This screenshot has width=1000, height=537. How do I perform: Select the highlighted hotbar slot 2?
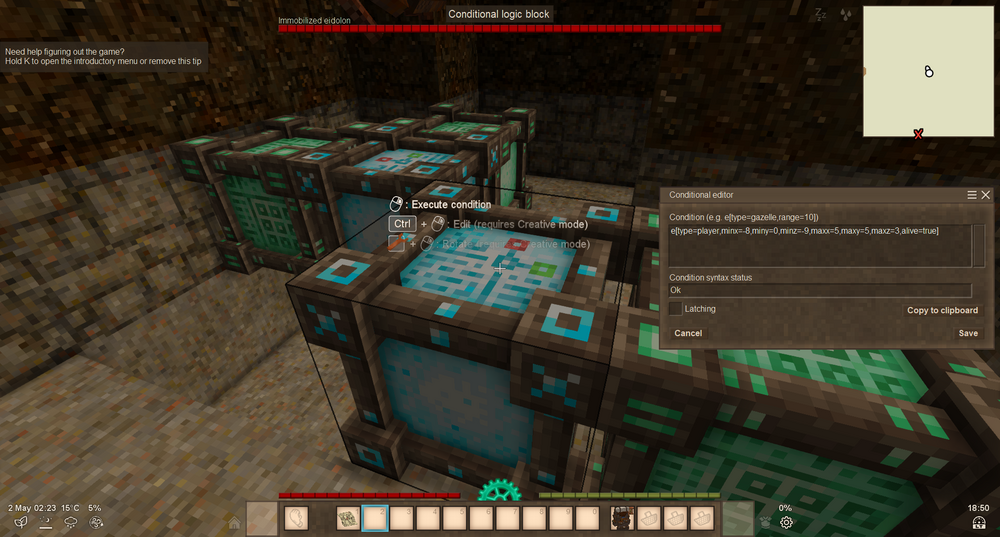tap(374, 518)
